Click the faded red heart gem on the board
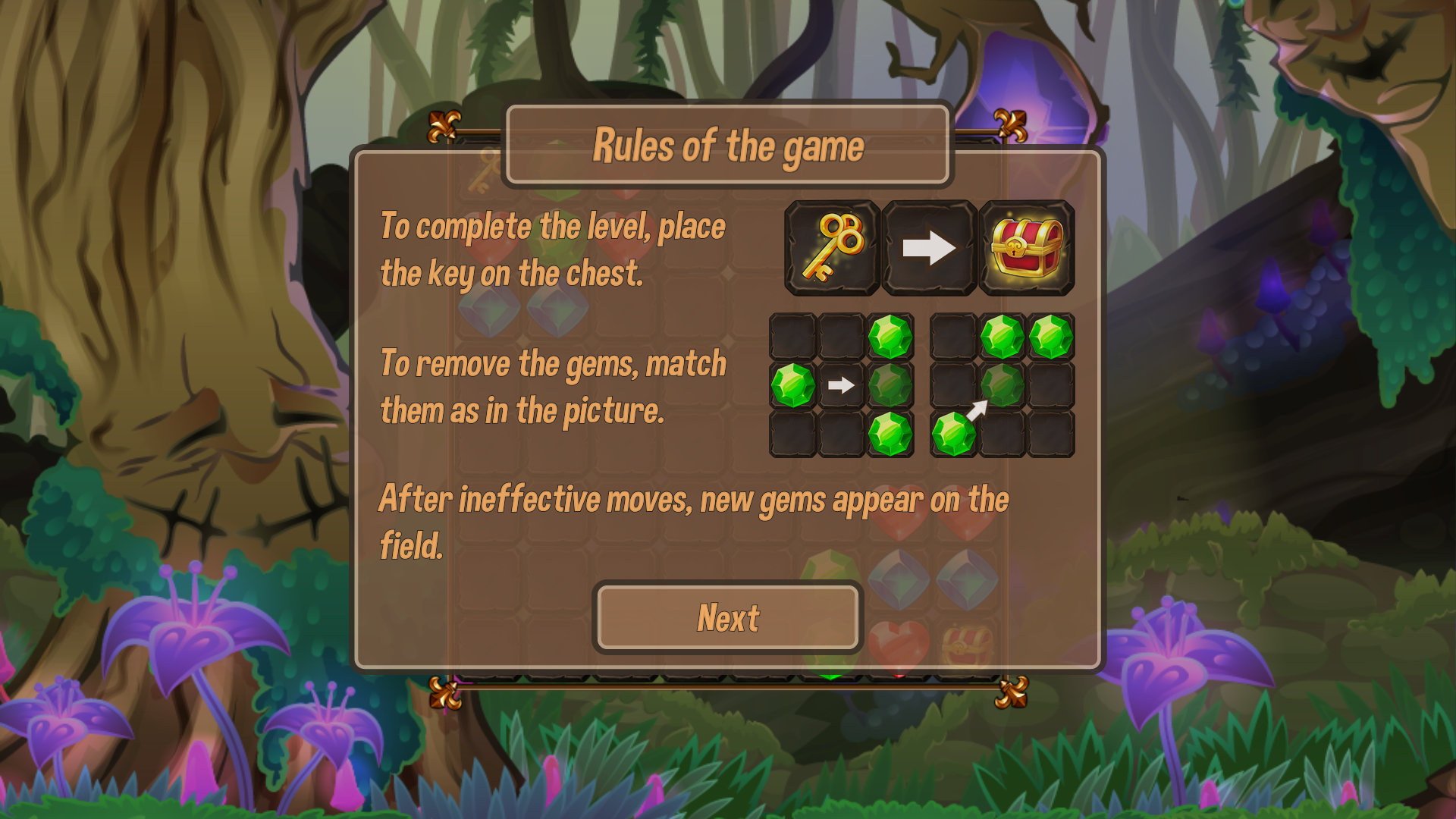Viewport: 1456px width, 819px height. [x=899, y=646]
